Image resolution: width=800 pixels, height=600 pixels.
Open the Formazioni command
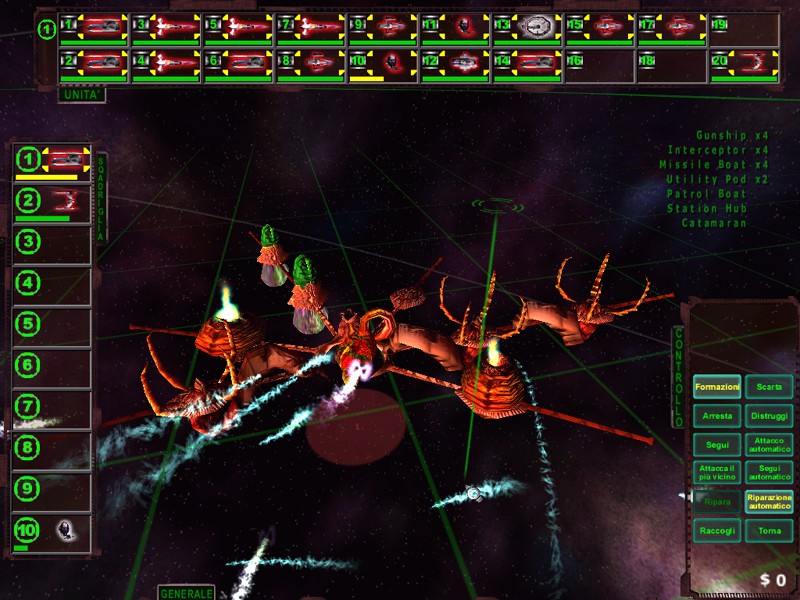point(717,387)
